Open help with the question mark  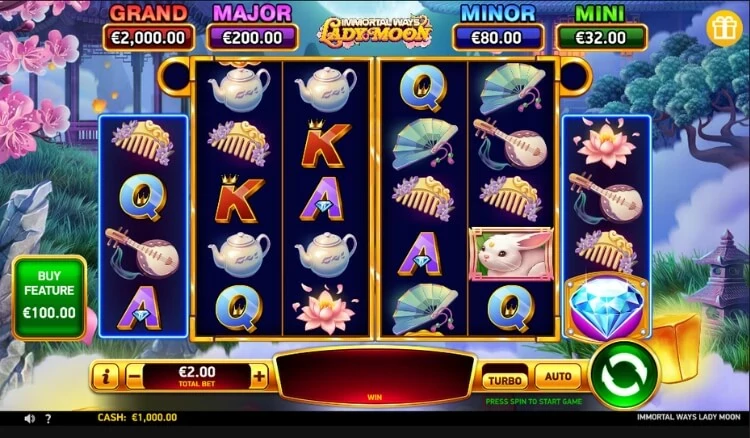pos(48,418)
